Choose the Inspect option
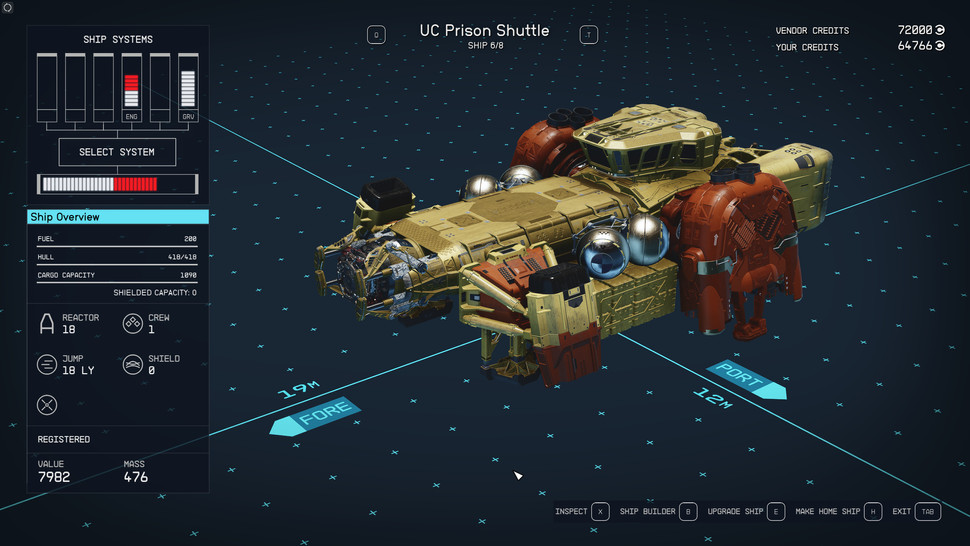Viewport: 970px width, 546px height. (x=582, y=512)
